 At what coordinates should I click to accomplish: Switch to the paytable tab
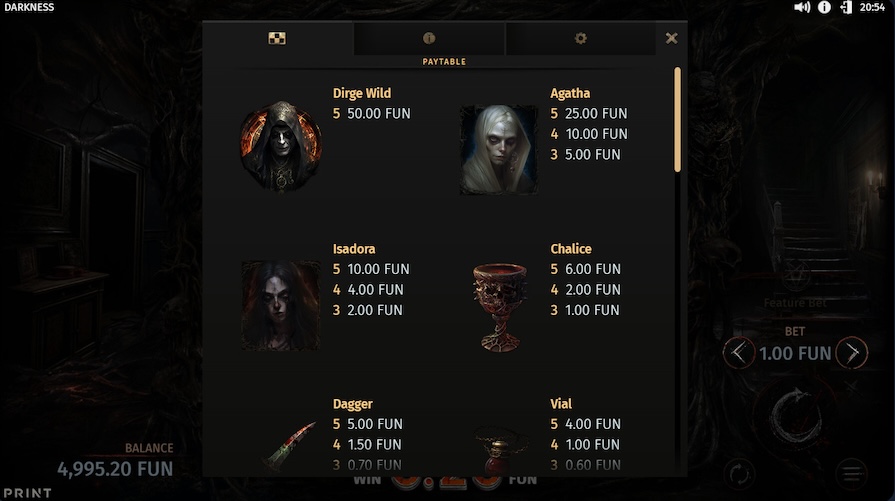[278, 38]
